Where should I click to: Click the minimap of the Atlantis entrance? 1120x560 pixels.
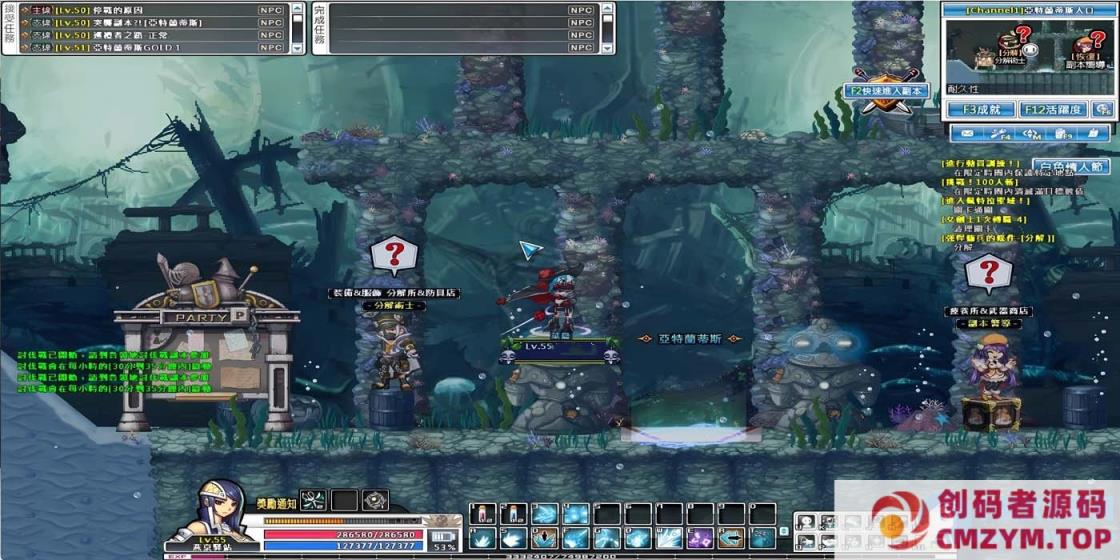(x=1029, y=43)
